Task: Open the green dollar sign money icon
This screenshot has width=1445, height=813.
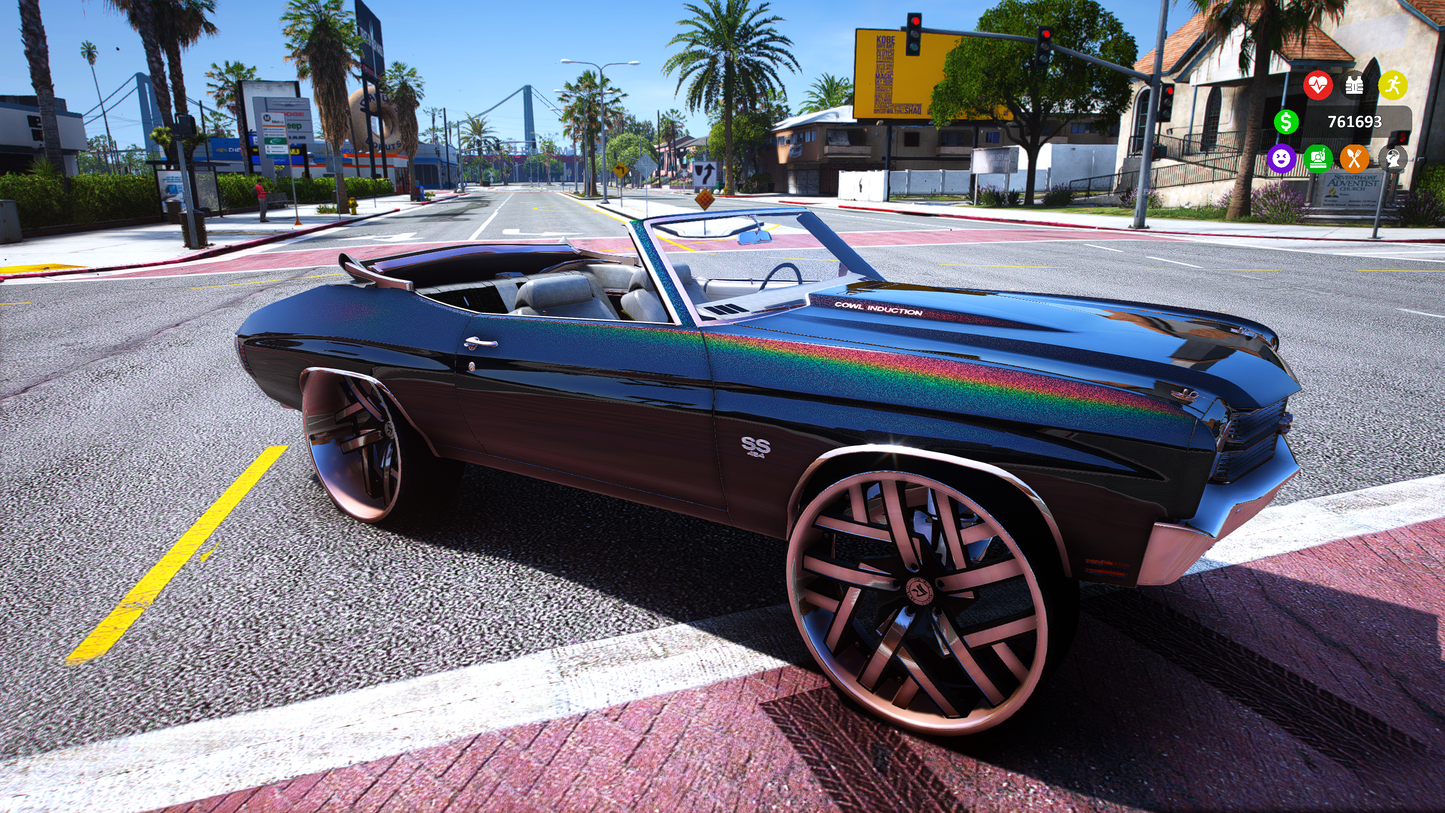Action: 1286,122
